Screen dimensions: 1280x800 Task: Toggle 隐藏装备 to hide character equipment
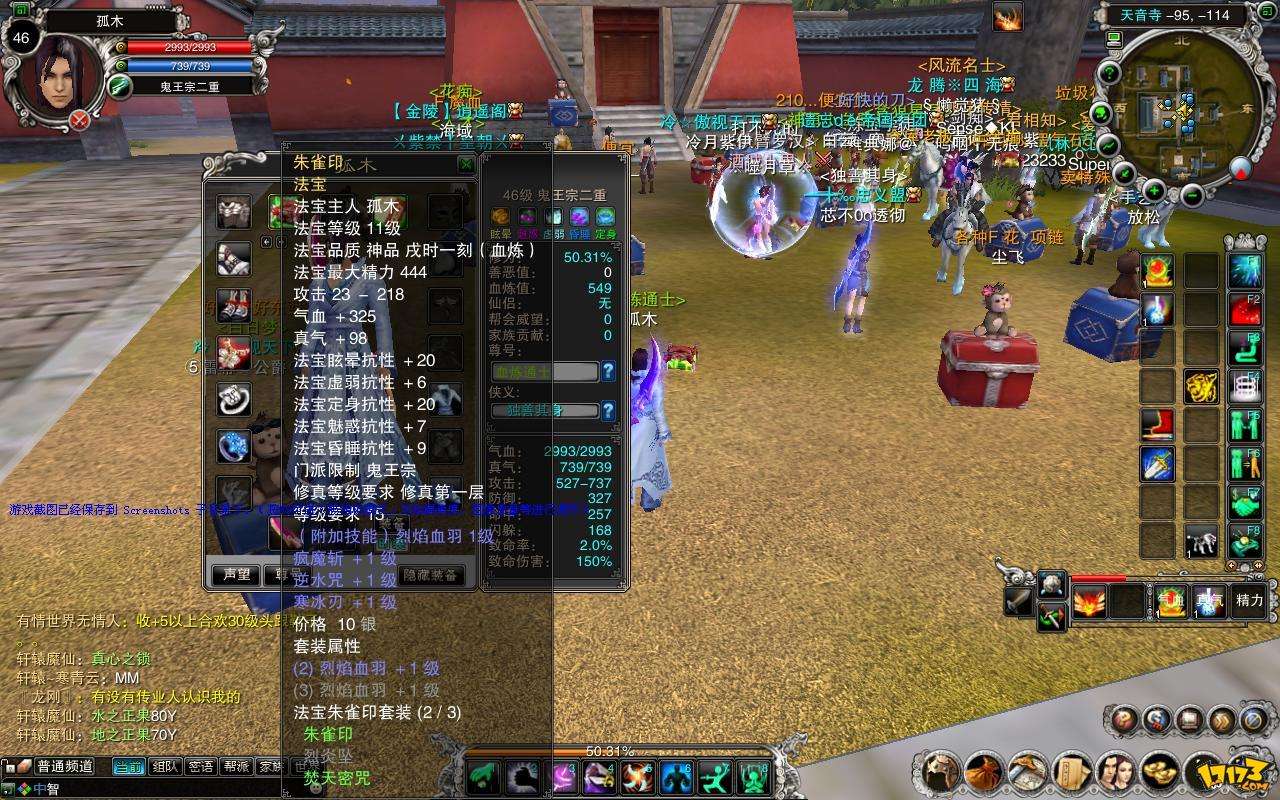[432, 575]
